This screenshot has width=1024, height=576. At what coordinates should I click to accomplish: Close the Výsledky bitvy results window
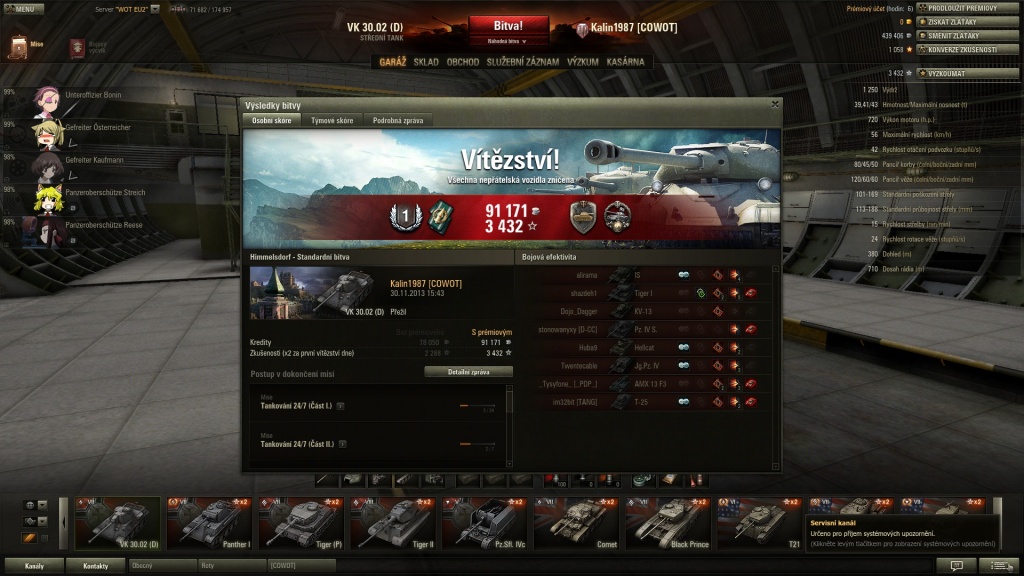[x=774, y=103]
